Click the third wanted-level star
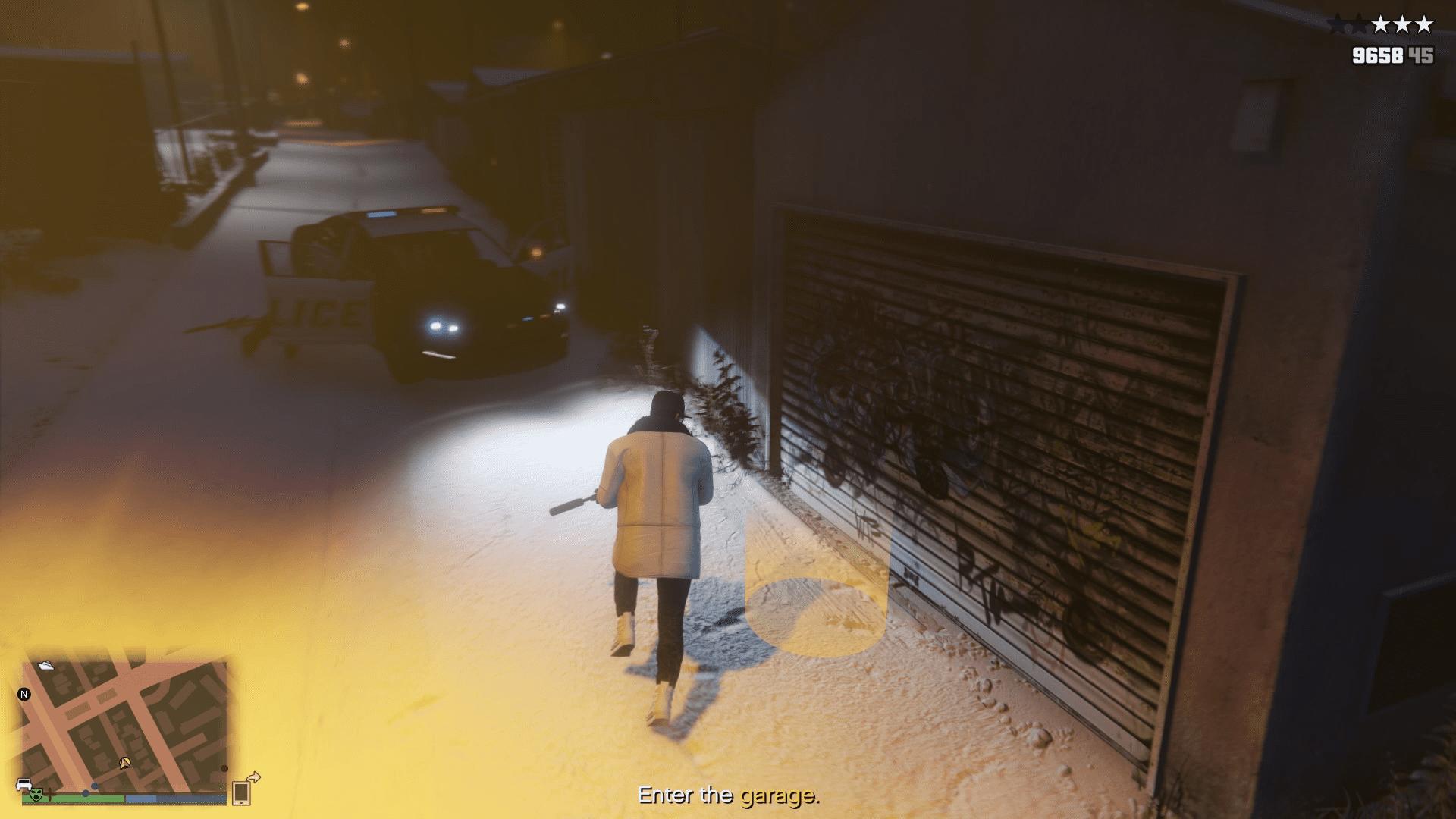 1423,24
